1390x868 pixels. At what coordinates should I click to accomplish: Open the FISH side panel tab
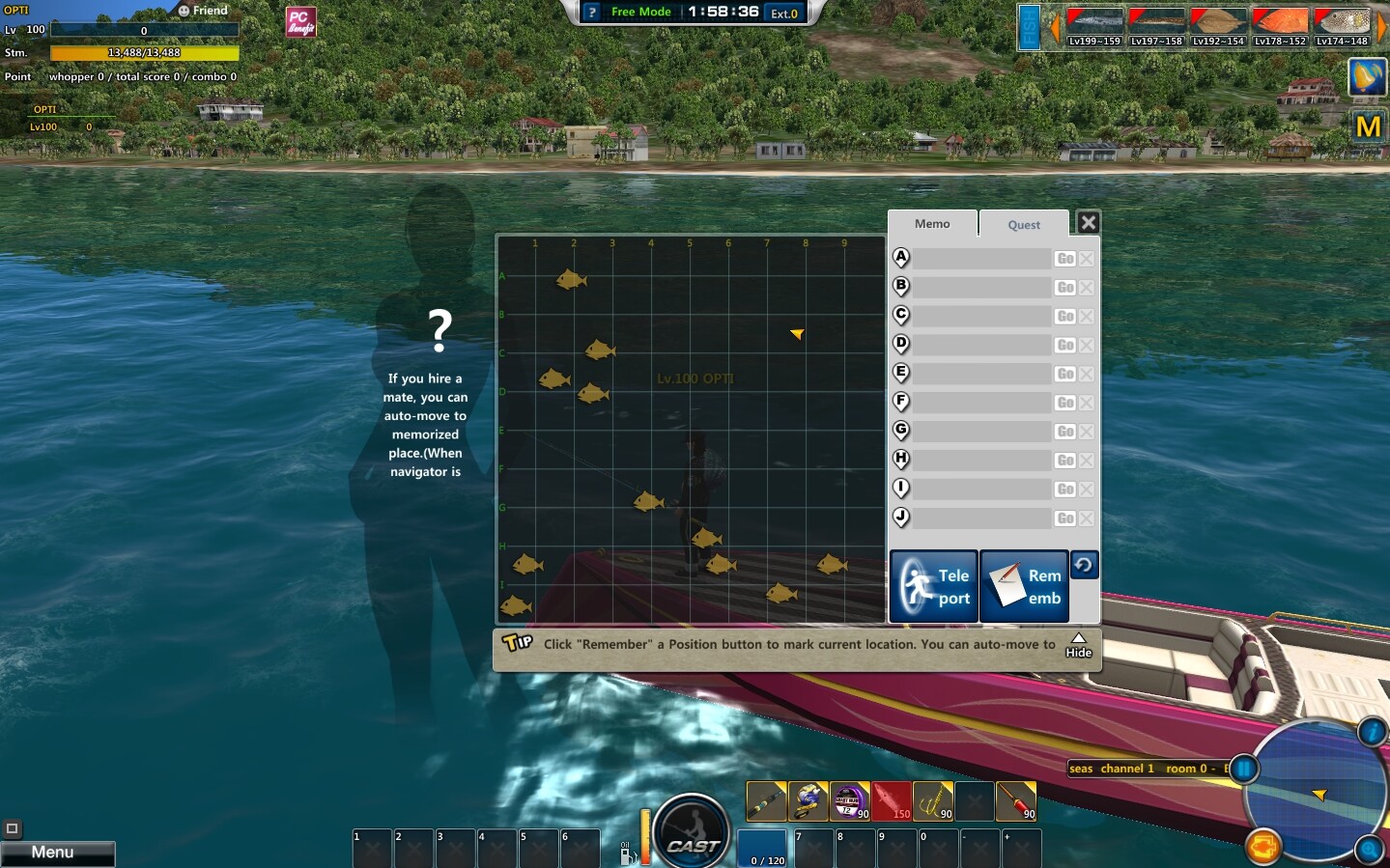coord(1030,26)
